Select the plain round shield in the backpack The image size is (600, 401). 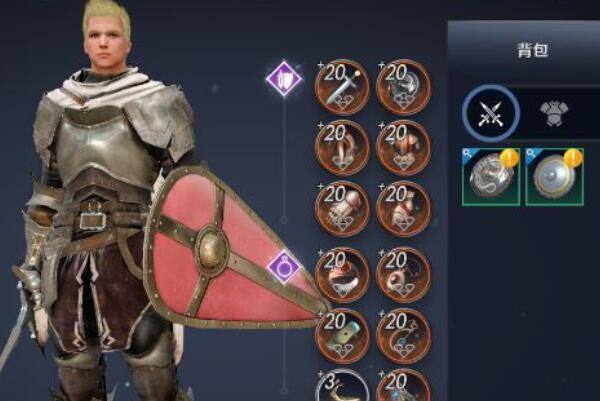[x=553, y=177]
